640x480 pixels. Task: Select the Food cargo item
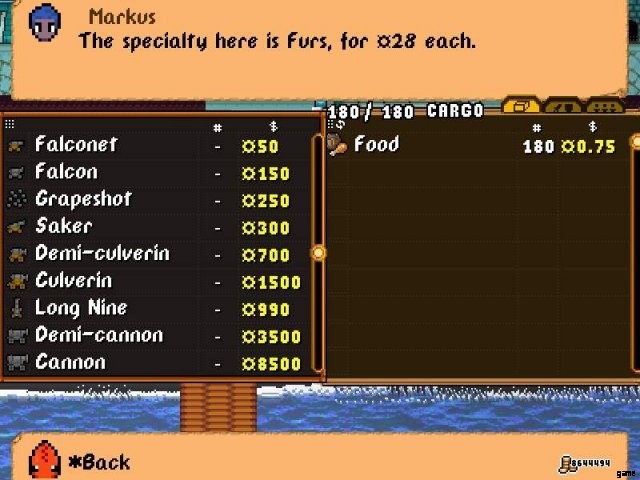coord(376,145)
